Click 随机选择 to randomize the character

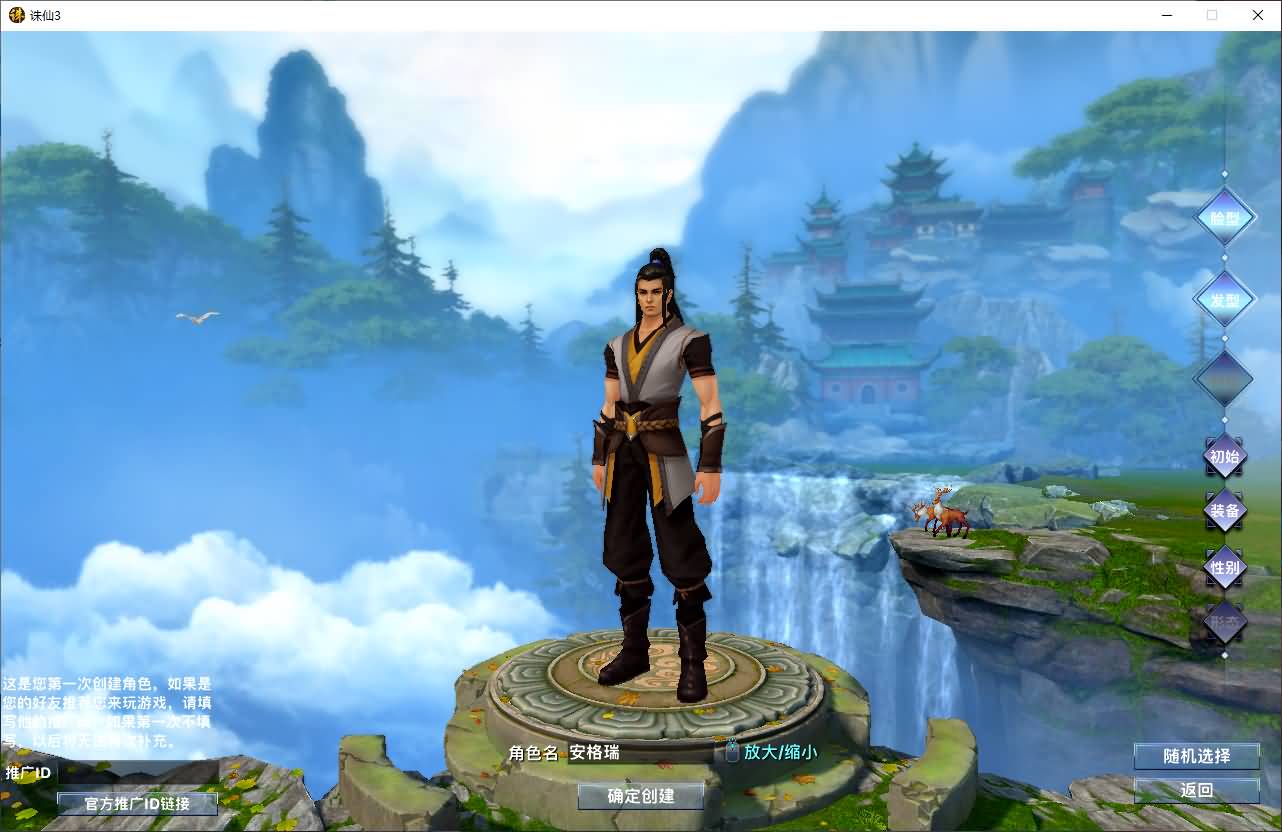click(x=1196, y=756)
